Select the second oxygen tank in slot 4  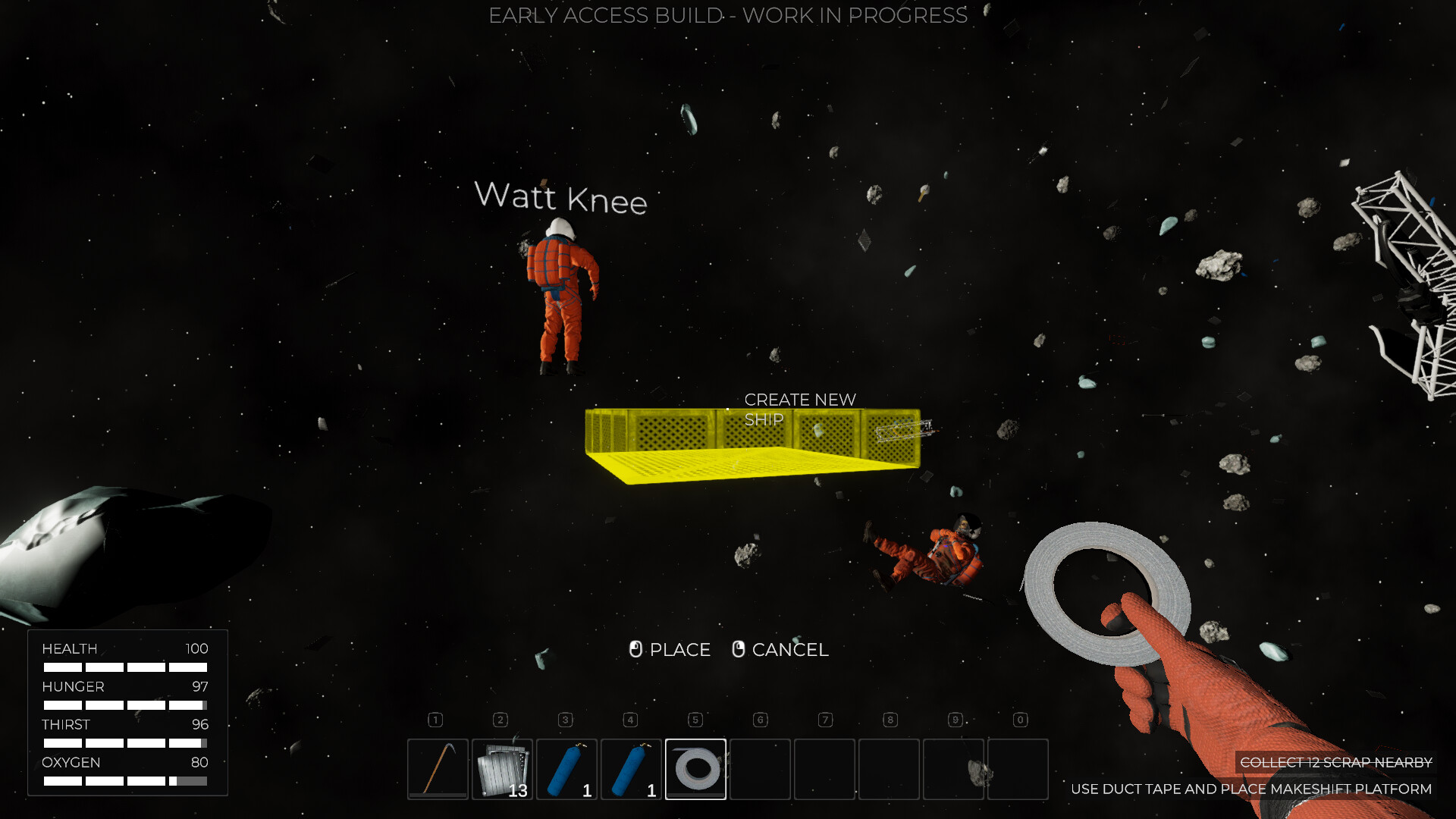630,769
